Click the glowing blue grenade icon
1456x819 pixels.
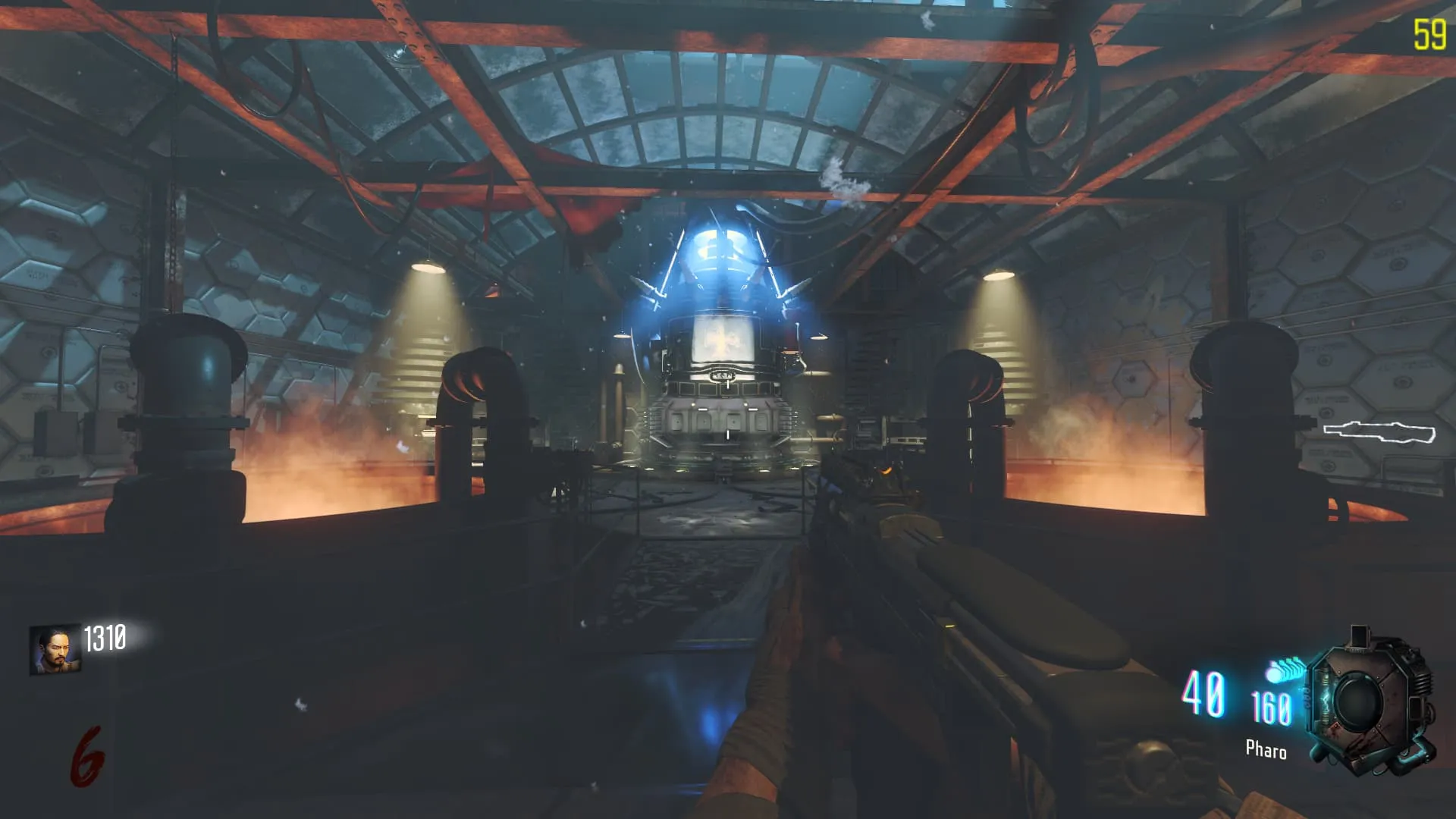(1285, 671)
